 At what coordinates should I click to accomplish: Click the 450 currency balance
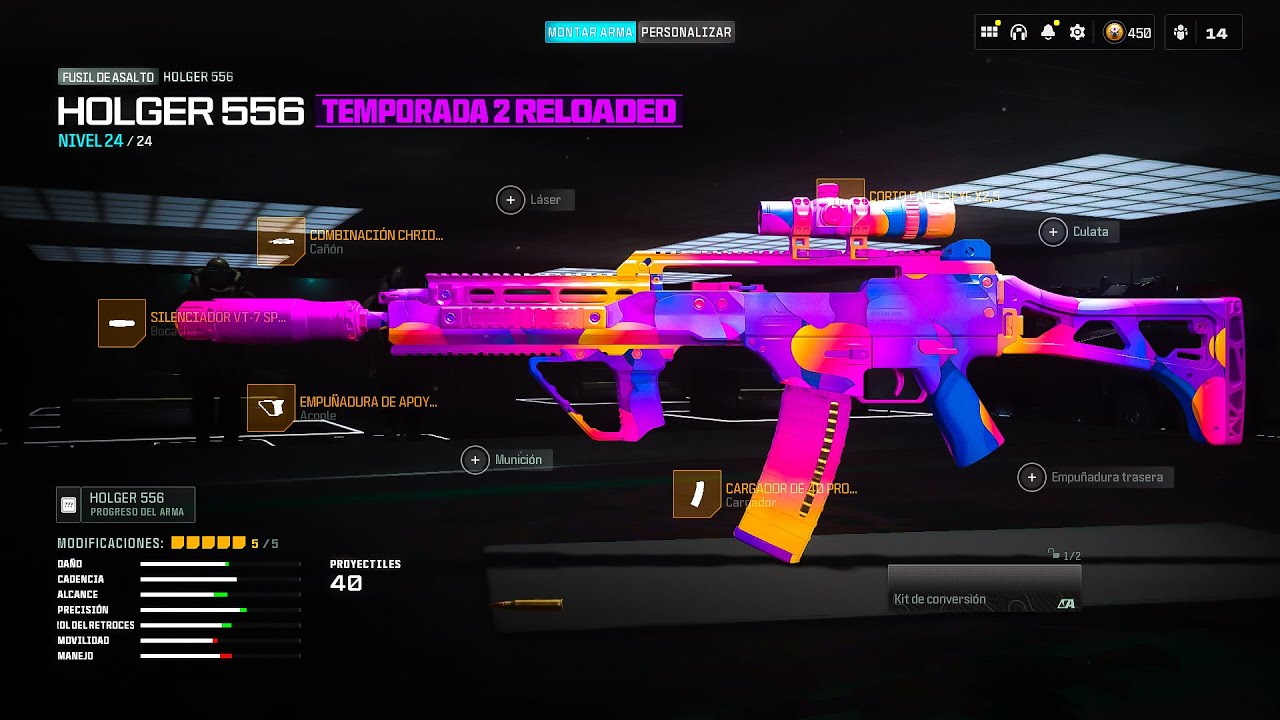click(x=1127, y=33)
